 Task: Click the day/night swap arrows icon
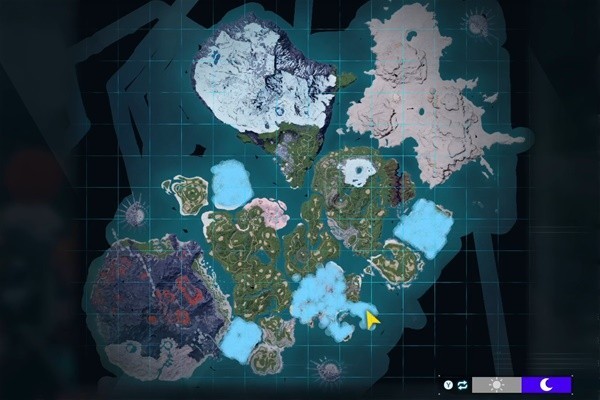point(463,385)
